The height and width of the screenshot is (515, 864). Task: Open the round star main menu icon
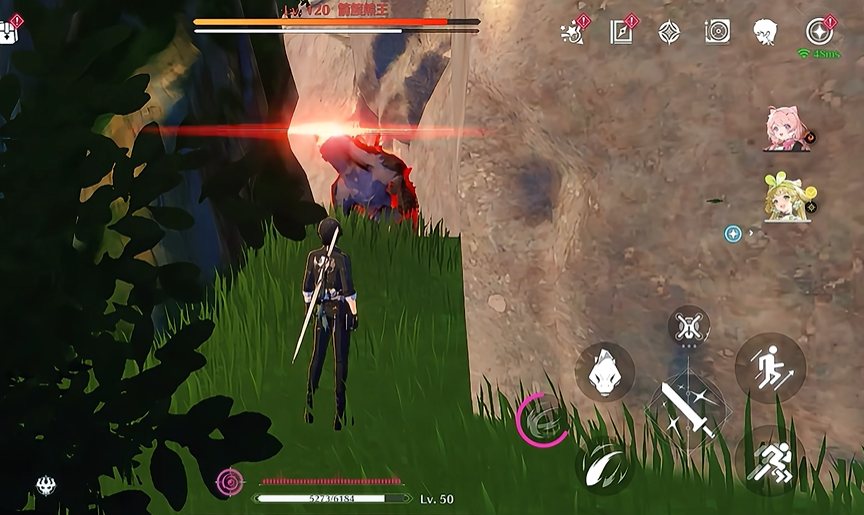tap(819, 32)
